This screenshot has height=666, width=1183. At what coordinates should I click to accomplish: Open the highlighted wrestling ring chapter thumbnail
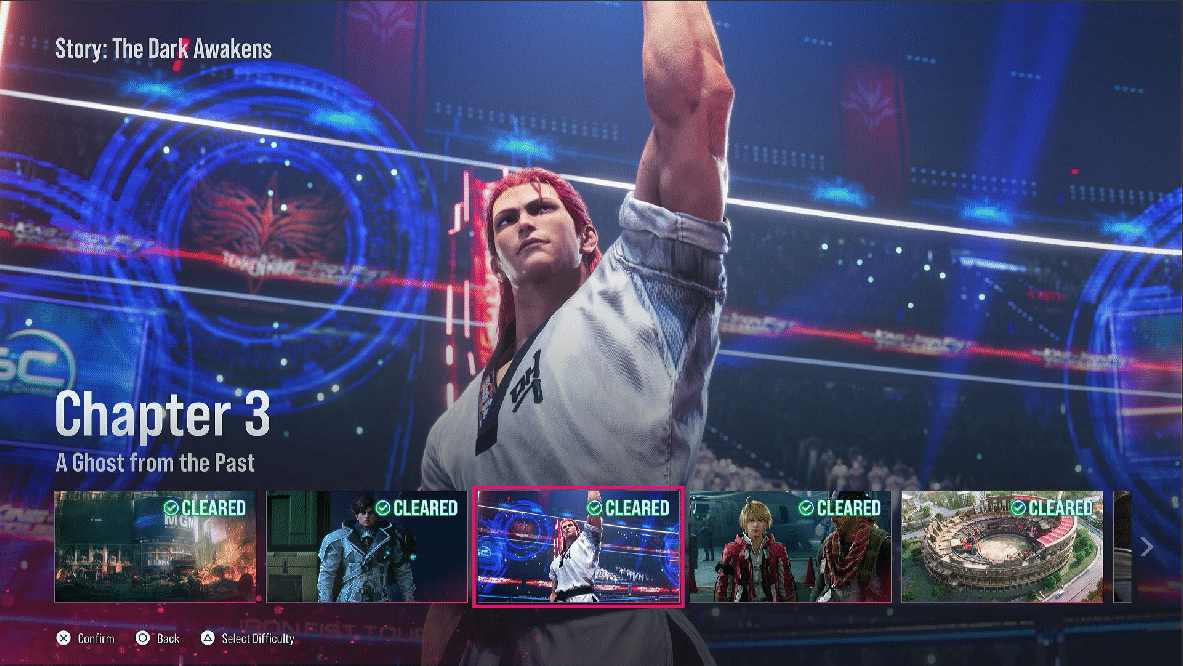577,546
